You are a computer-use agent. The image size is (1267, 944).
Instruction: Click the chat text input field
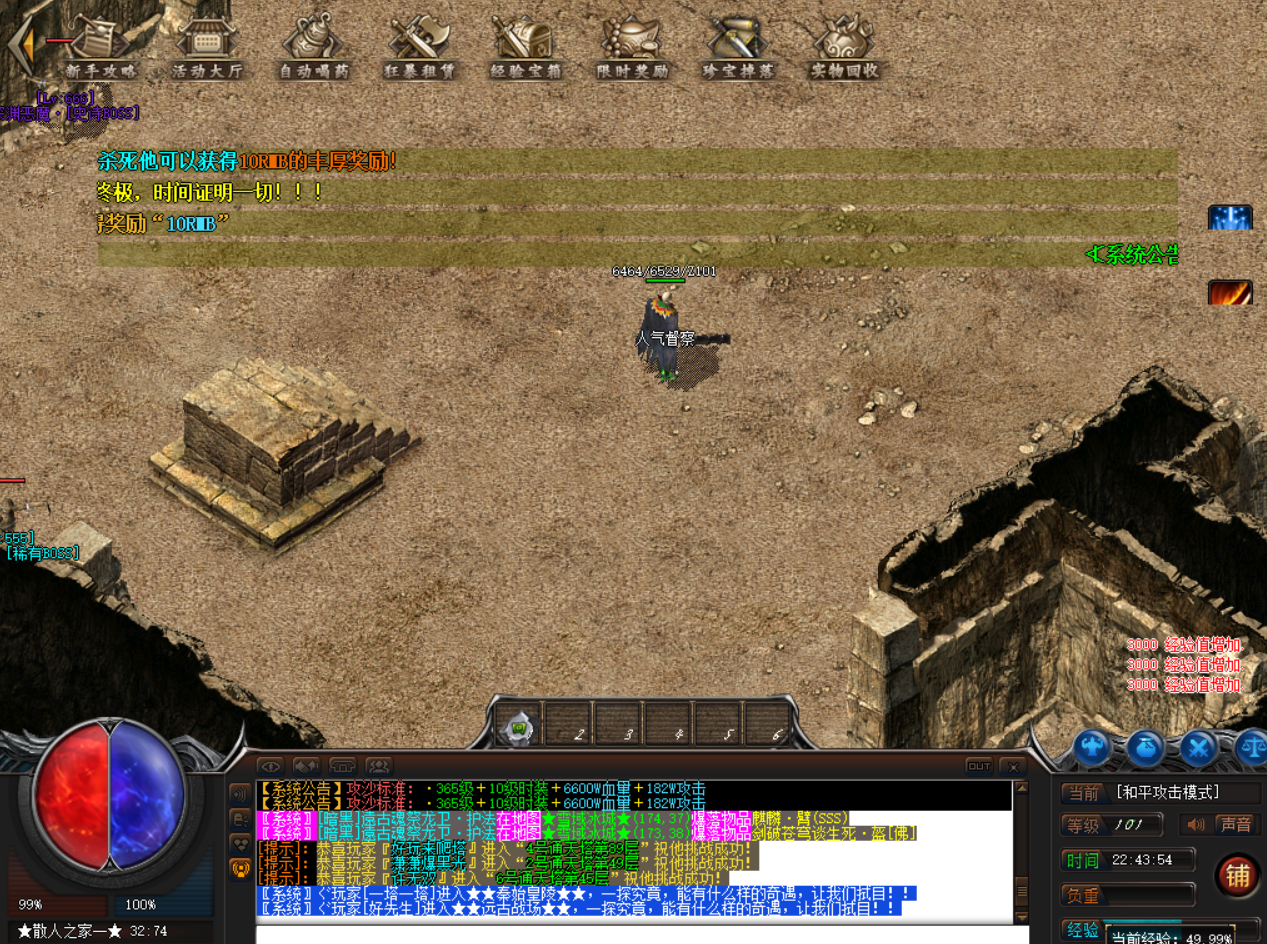[x=640, y=935]
